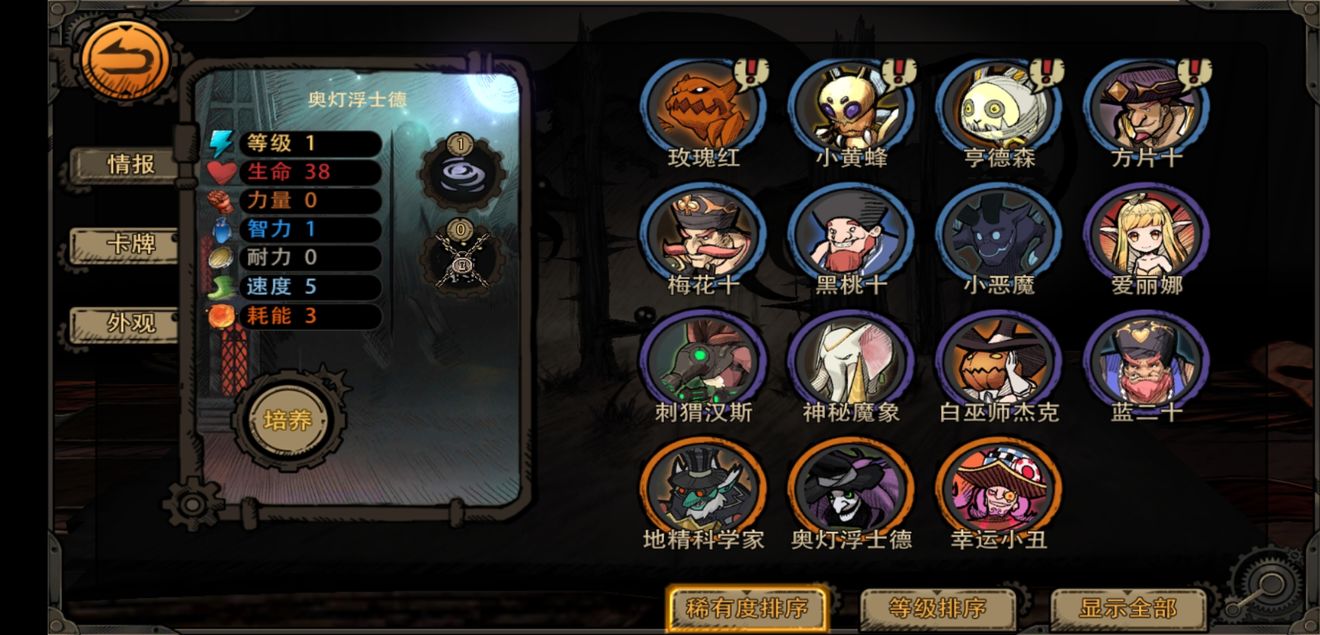Sort by level using 等级排序
This screenshot has height=635, width=1320.
(x=937, y=608)
